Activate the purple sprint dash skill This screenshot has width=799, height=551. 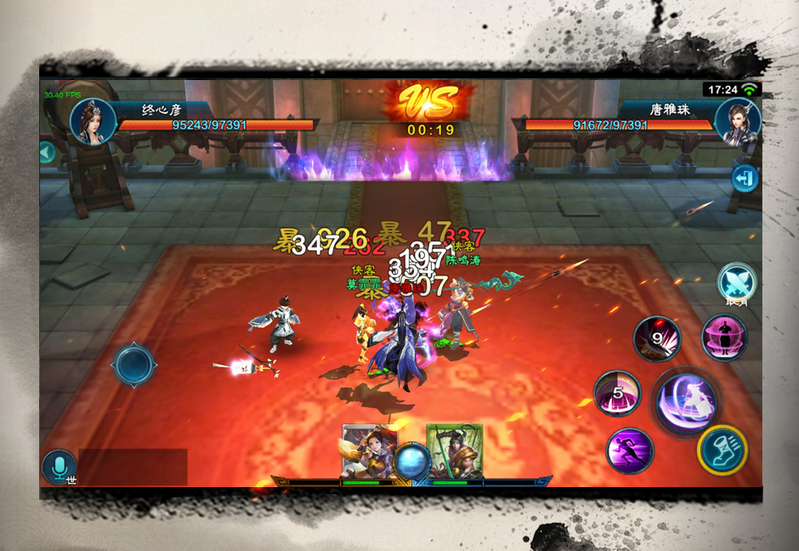pos(630,451)
